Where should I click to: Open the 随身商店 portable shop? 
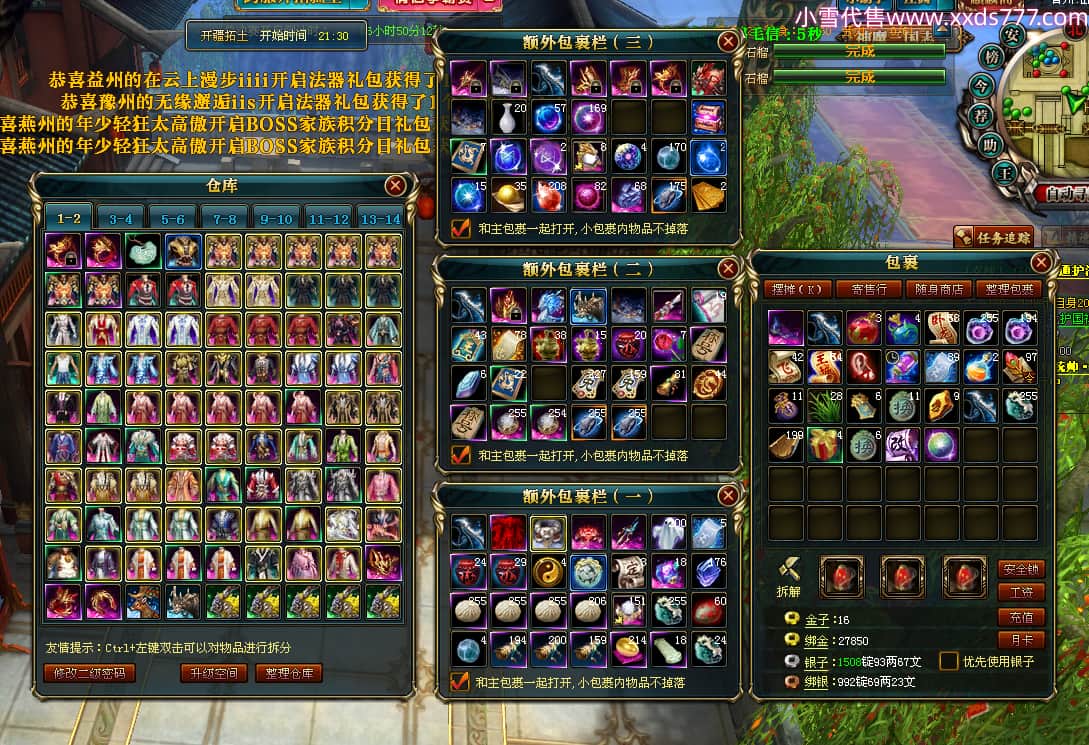tap(939, 289)
